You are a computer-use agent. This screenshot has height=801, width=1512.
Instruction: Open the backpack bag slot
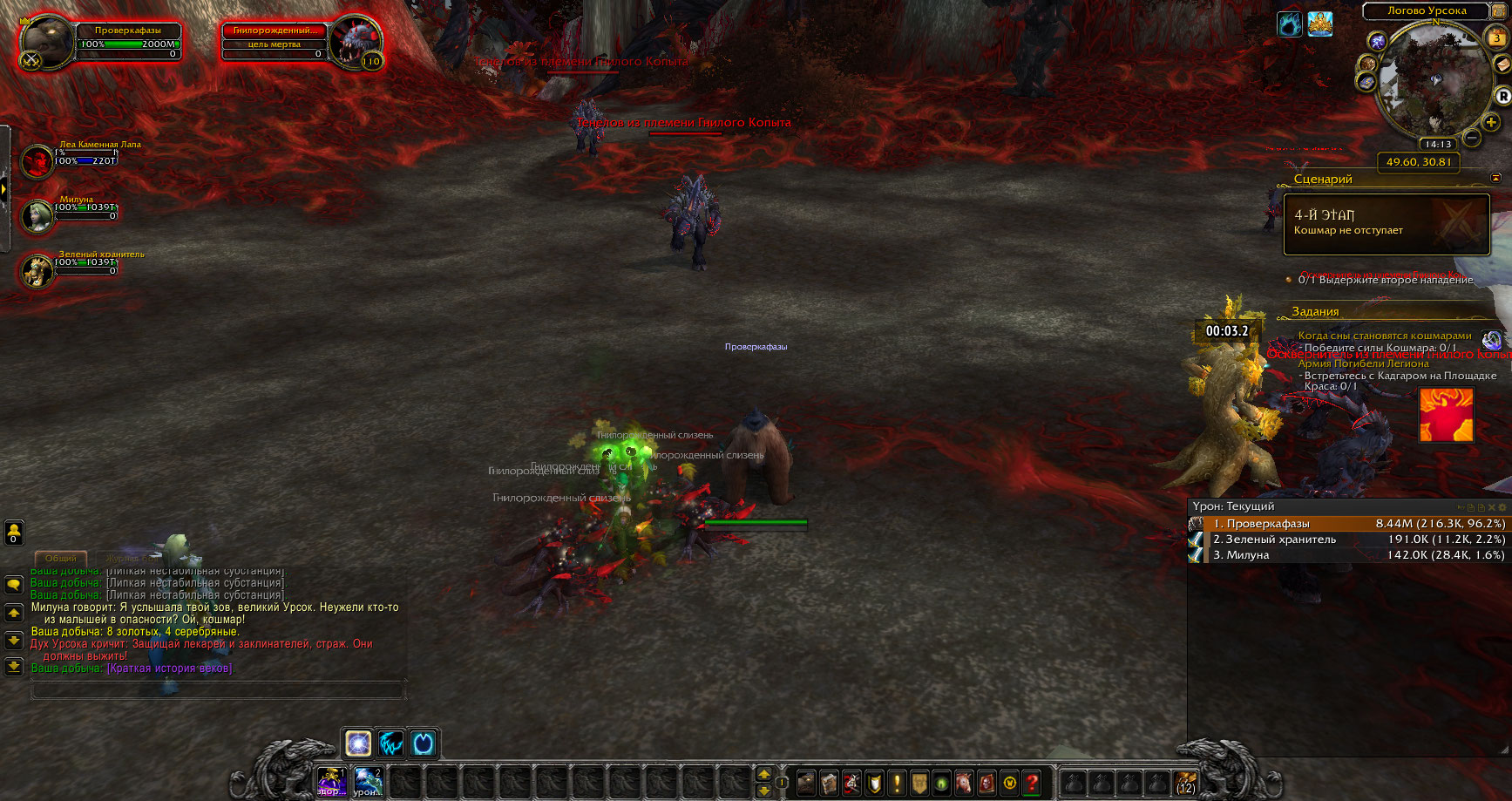(1185, 782)
